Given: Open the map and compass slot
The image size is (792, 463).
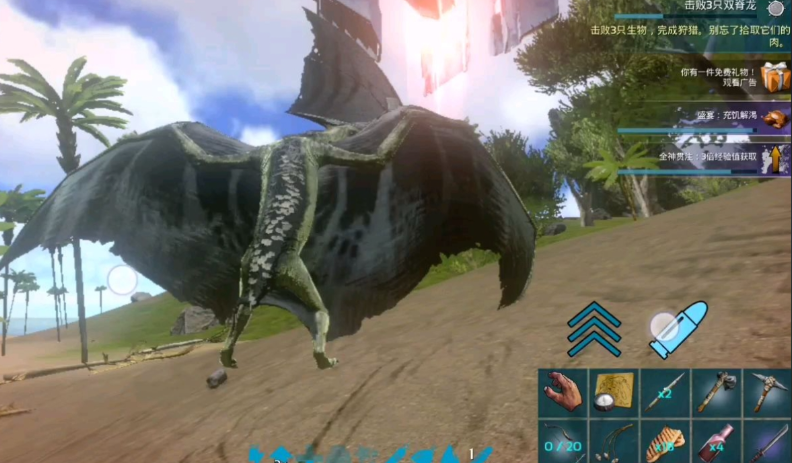Looking at the screenshot, I should (614, 393).
